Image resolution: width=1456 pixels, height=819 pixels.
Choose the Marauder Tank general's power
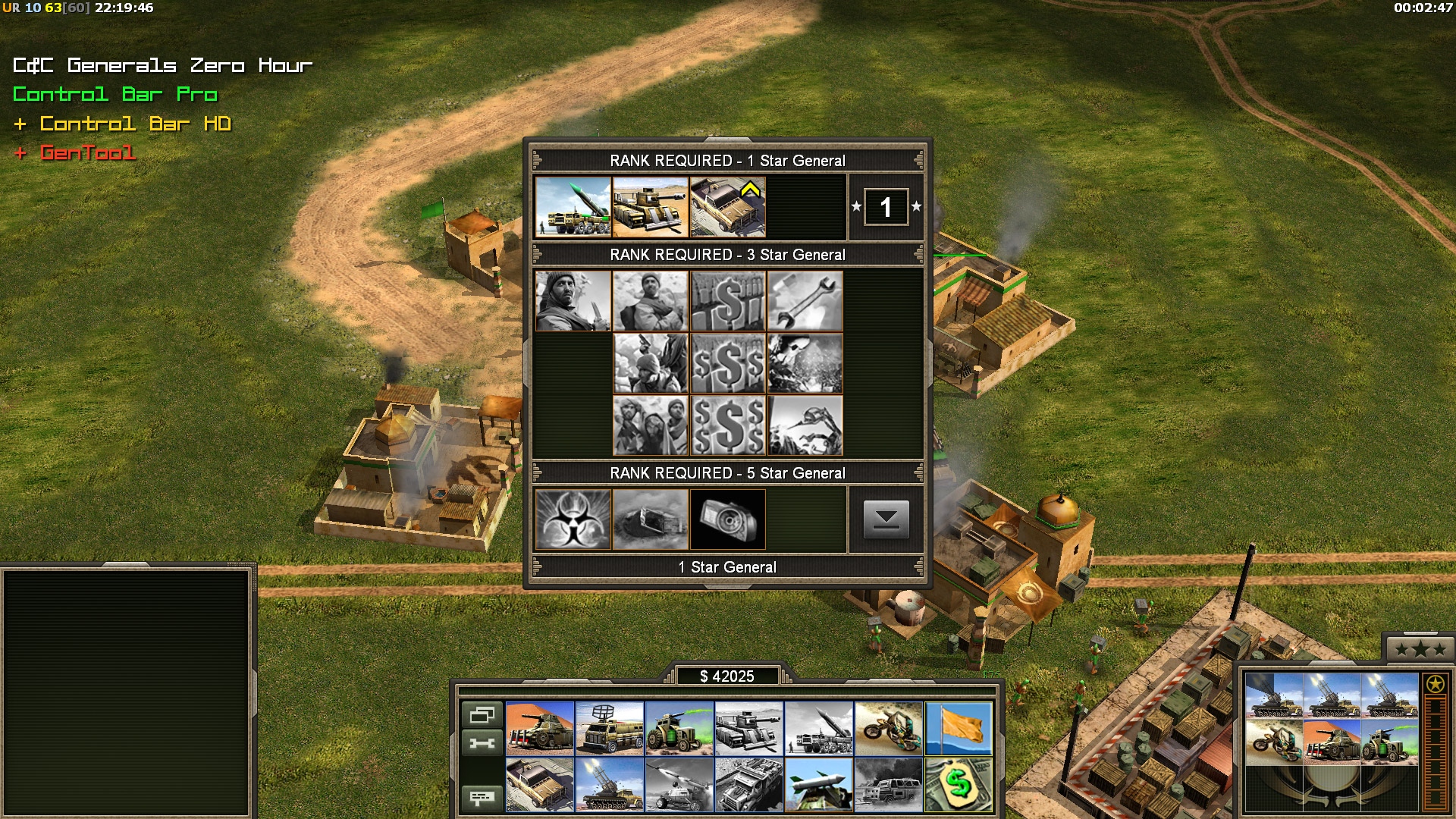tap(651, 207)
